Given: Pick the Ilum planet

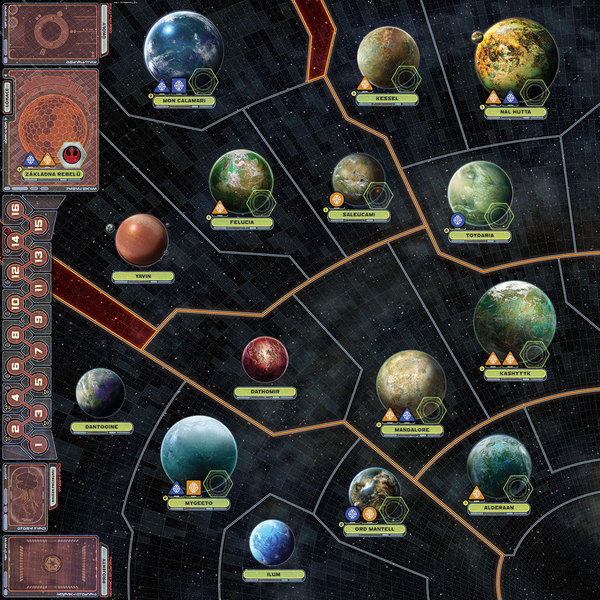Looking at the screenshot, I should pos(271,542).
